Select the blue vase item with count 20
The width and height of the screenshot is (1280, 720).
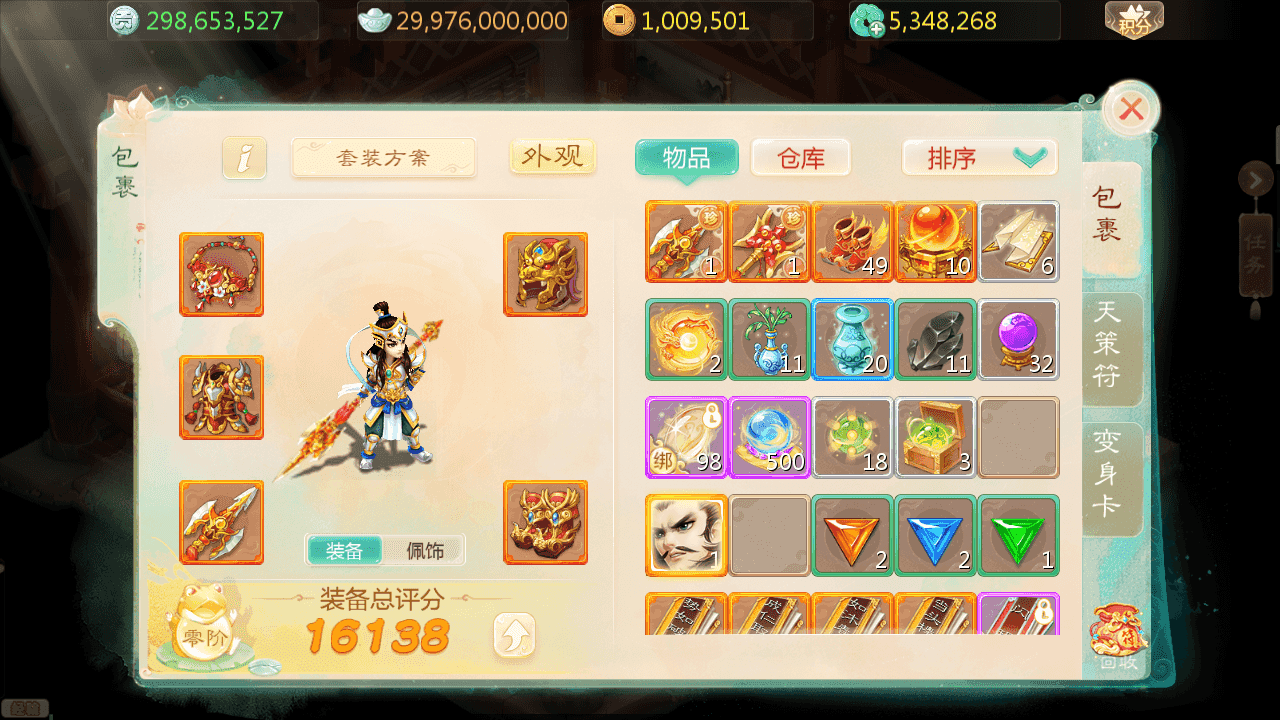(852, 340)
